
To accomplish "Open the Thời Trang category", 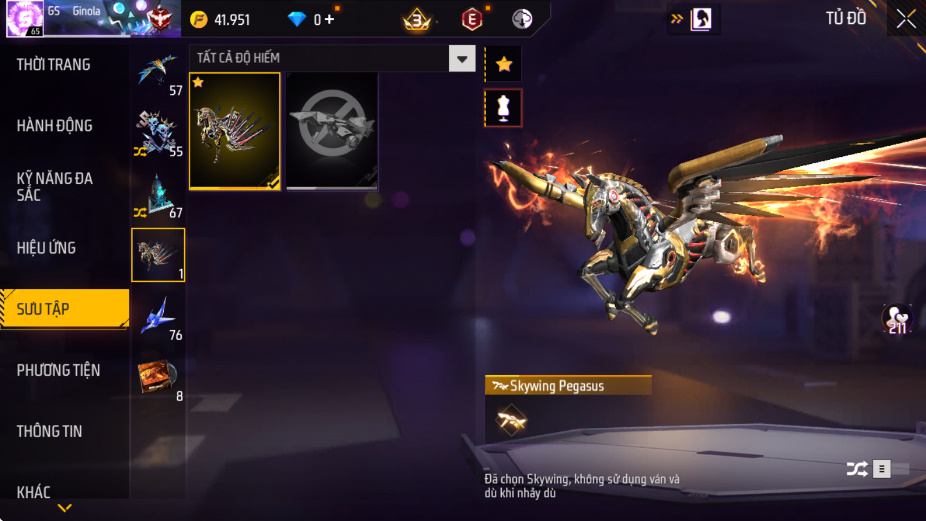I will (54, 65).
